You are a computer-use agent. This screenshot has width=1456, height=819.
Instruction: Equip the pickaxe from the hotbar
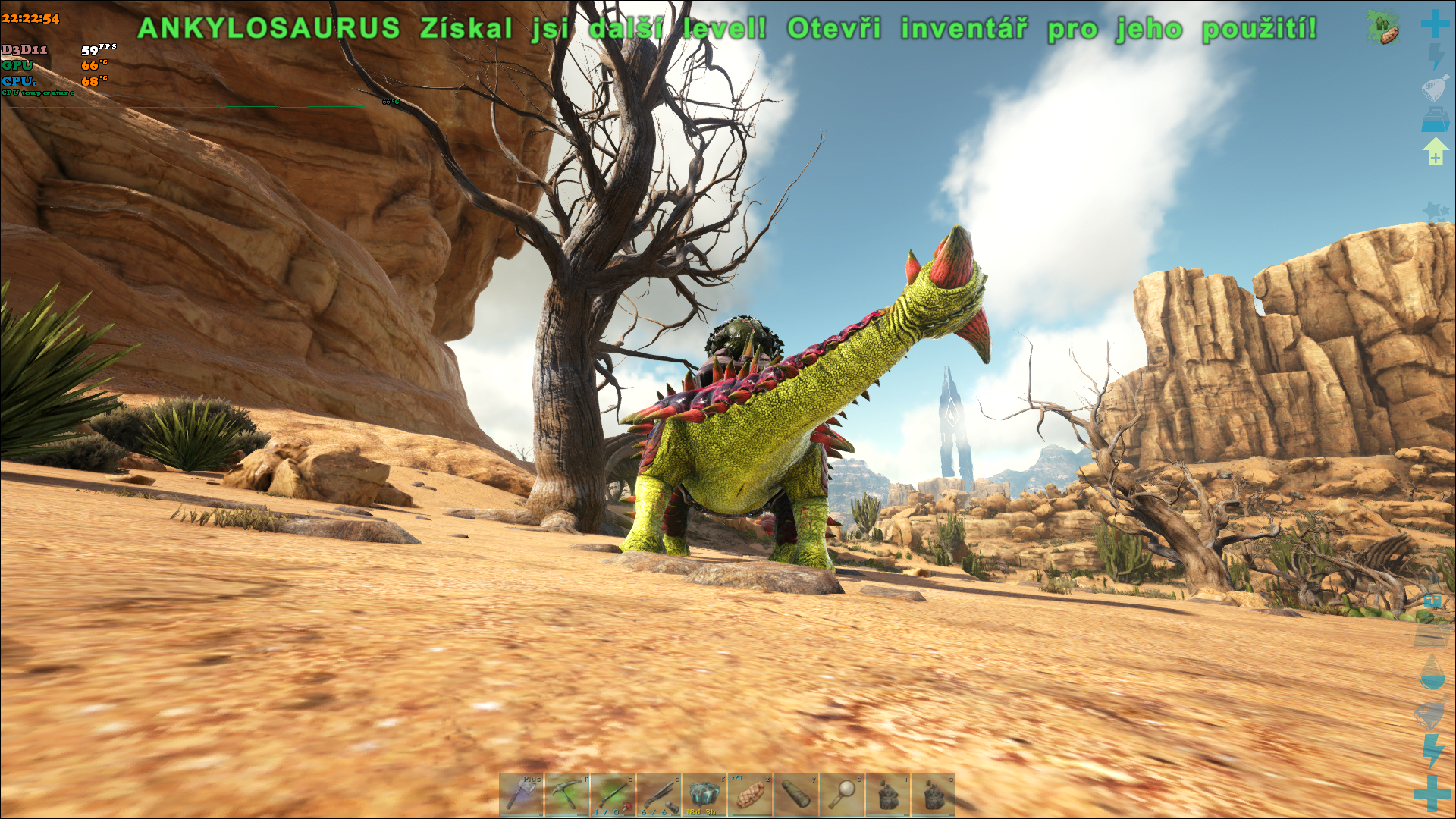click(566, 794)
